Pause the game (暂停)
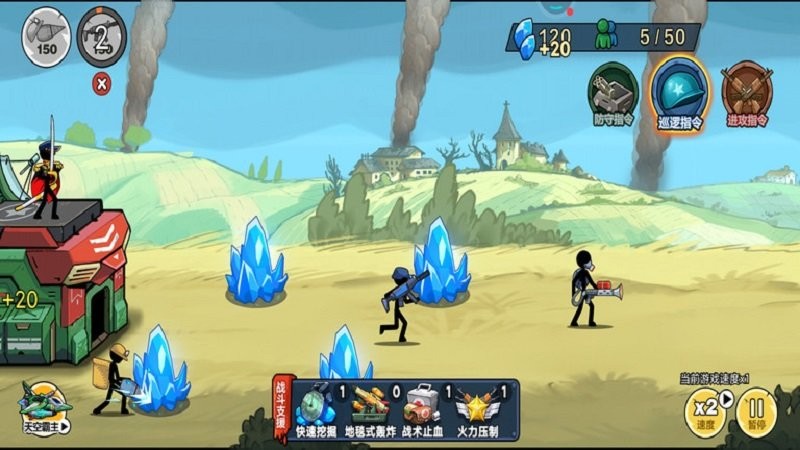This screenshot has height=450, width=800. 757,410
